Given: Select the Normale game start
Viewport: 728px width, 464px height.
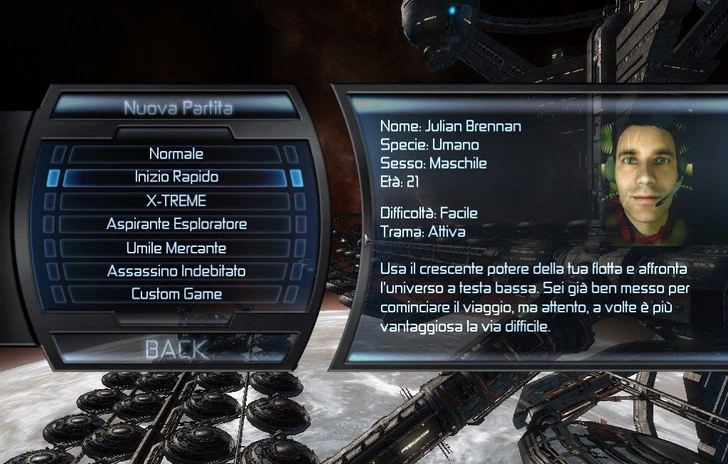Looking at the screenshot, I should pyautogui.click(x=176, y=154).
